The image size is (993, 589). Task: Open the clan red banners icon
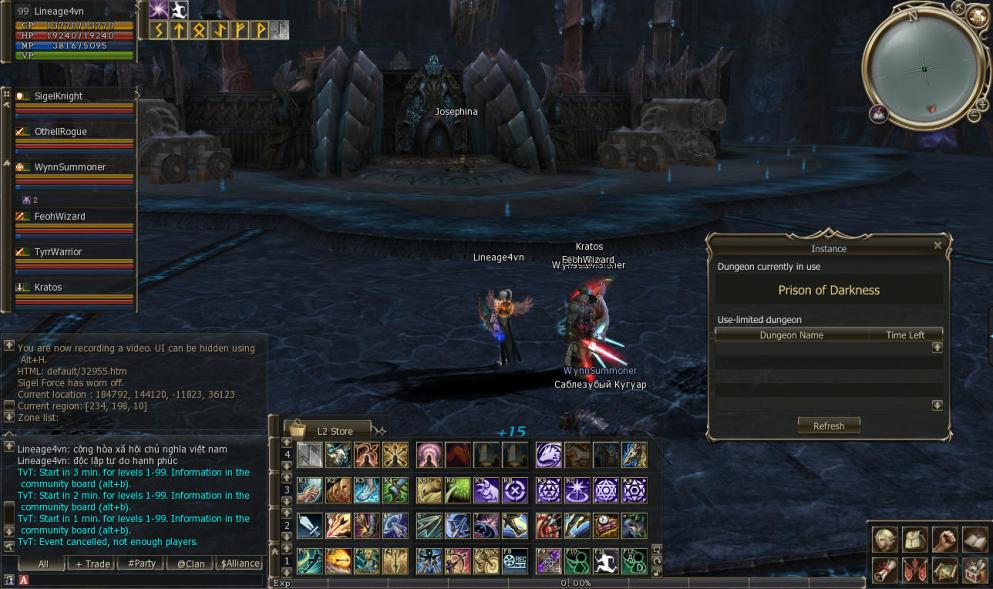point(914,569)
